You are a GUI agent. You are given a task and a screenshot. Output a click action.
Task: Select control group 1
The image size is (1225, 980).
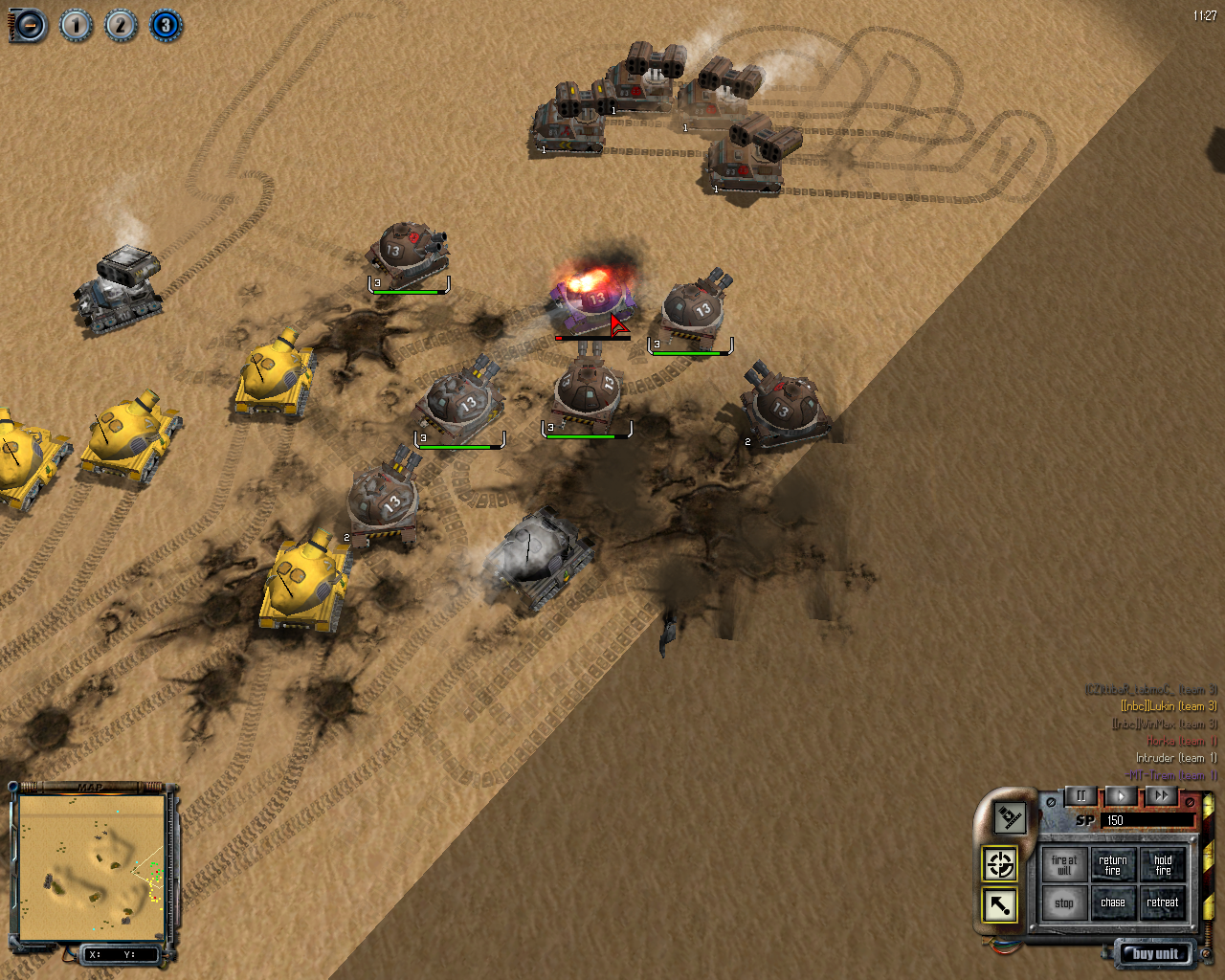[x=76, y=25]
